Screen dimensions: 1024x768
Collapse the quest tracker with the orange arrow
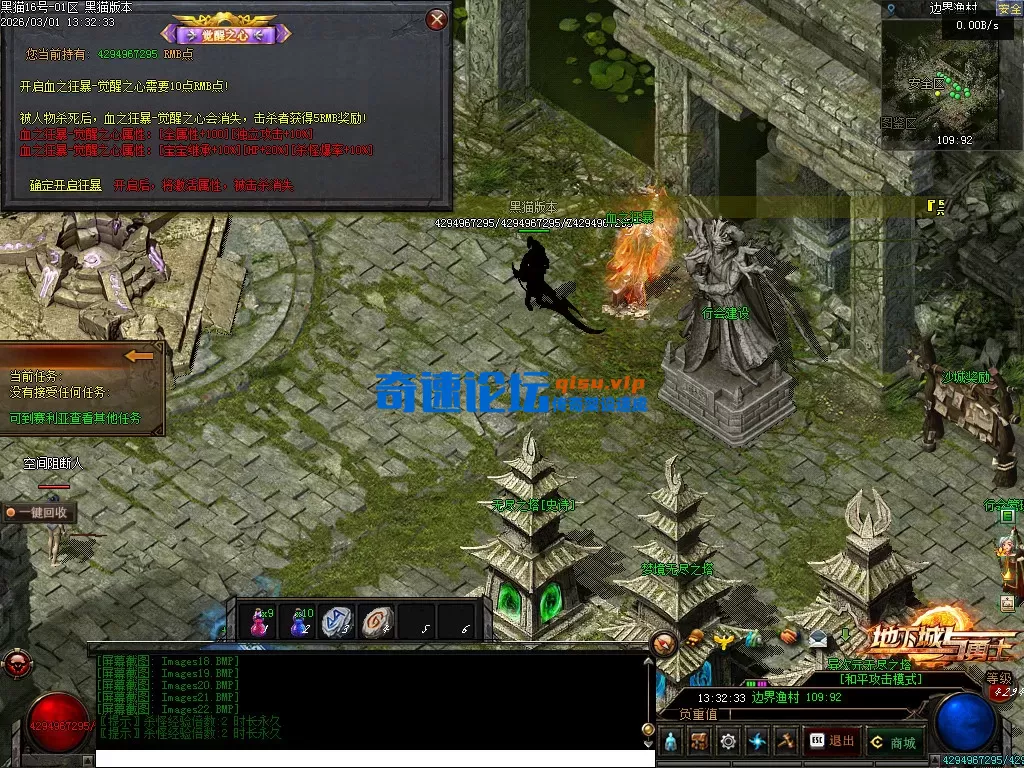(139, 355)
